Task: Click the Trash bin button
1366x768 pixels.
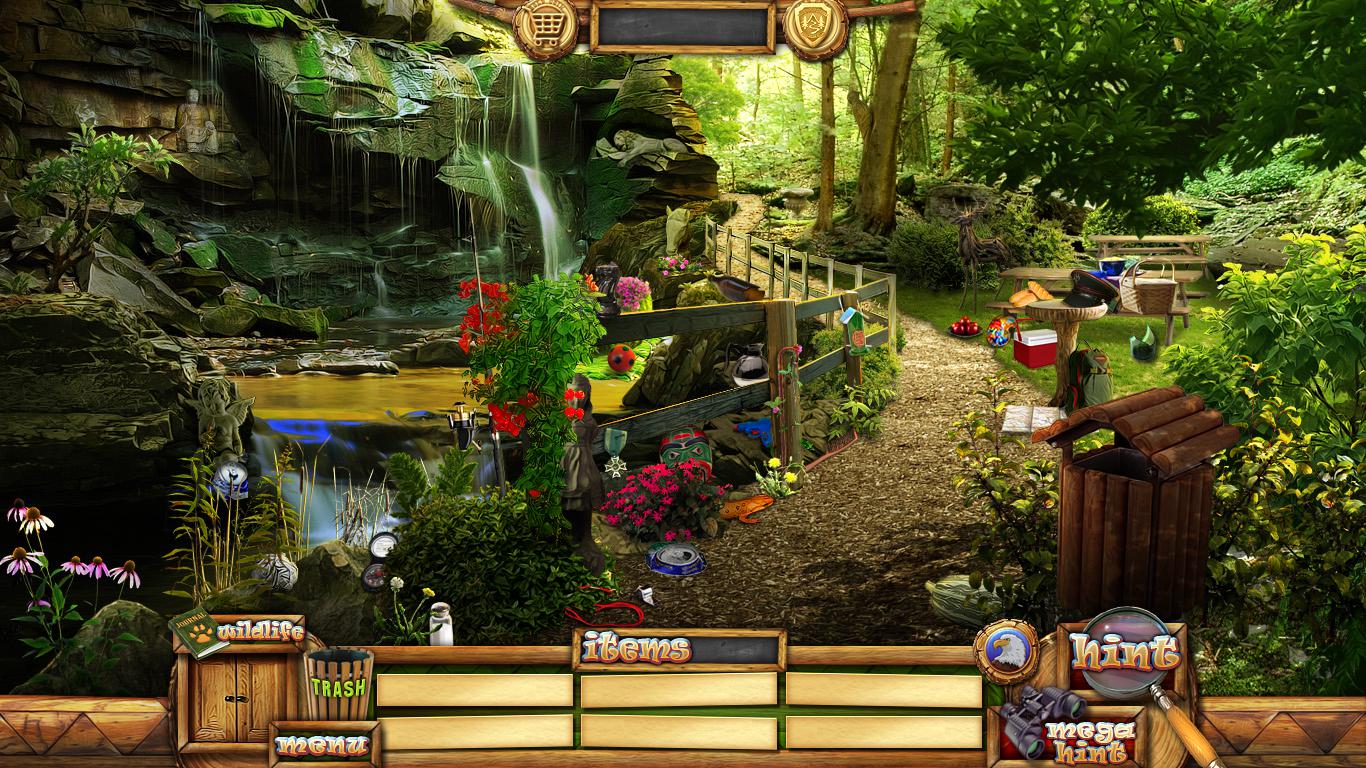Action: [x=338, y=687]
